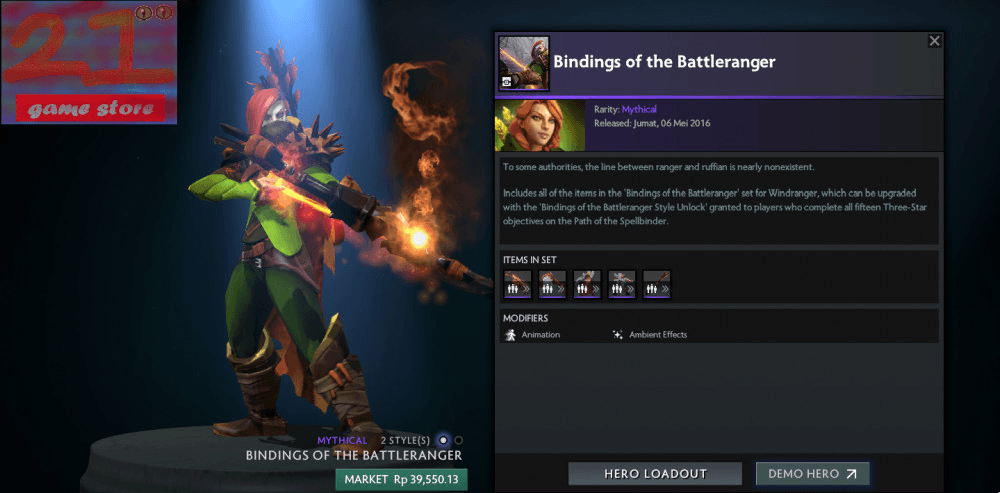The width and height of the screenshot is (1000, 493).
Task: Select the first (active) style dot
Action: (444, 440)
